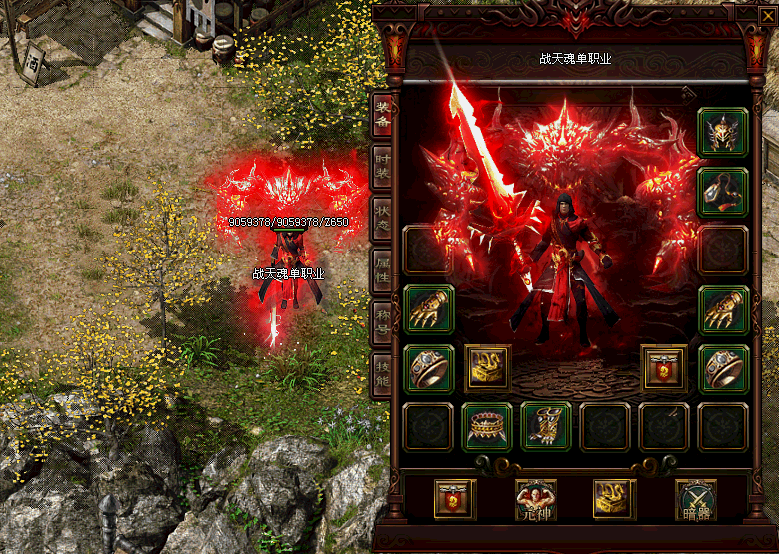Choose the spiked belt equipment slot
This screenshot has height=554, width=779.
(487, 427)
